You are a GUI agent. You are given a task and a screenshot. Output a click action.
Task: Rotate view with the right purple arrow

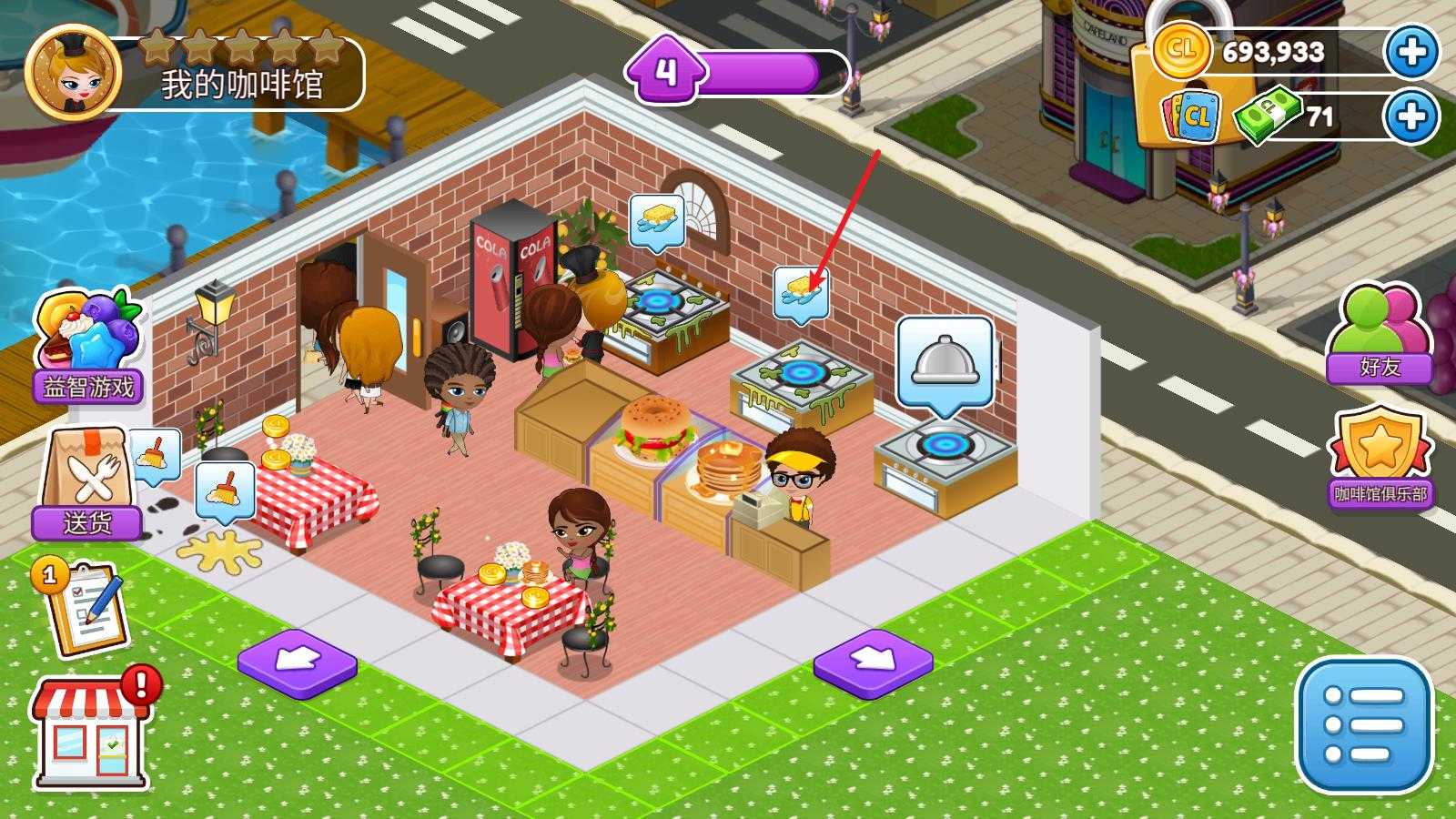(873, 662)
